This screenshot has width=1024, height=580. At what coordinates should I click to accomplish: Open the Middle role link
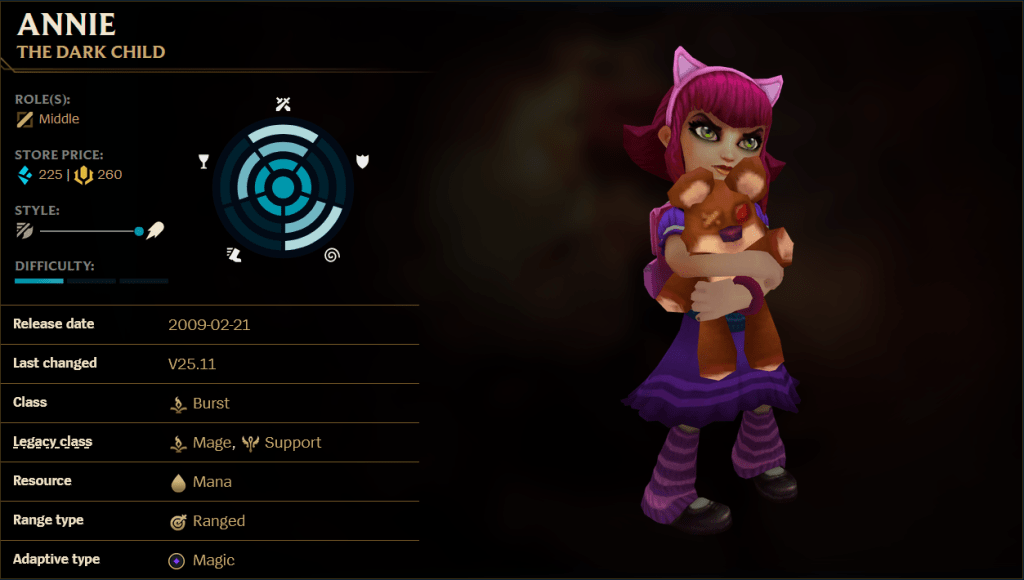[58, 119]
